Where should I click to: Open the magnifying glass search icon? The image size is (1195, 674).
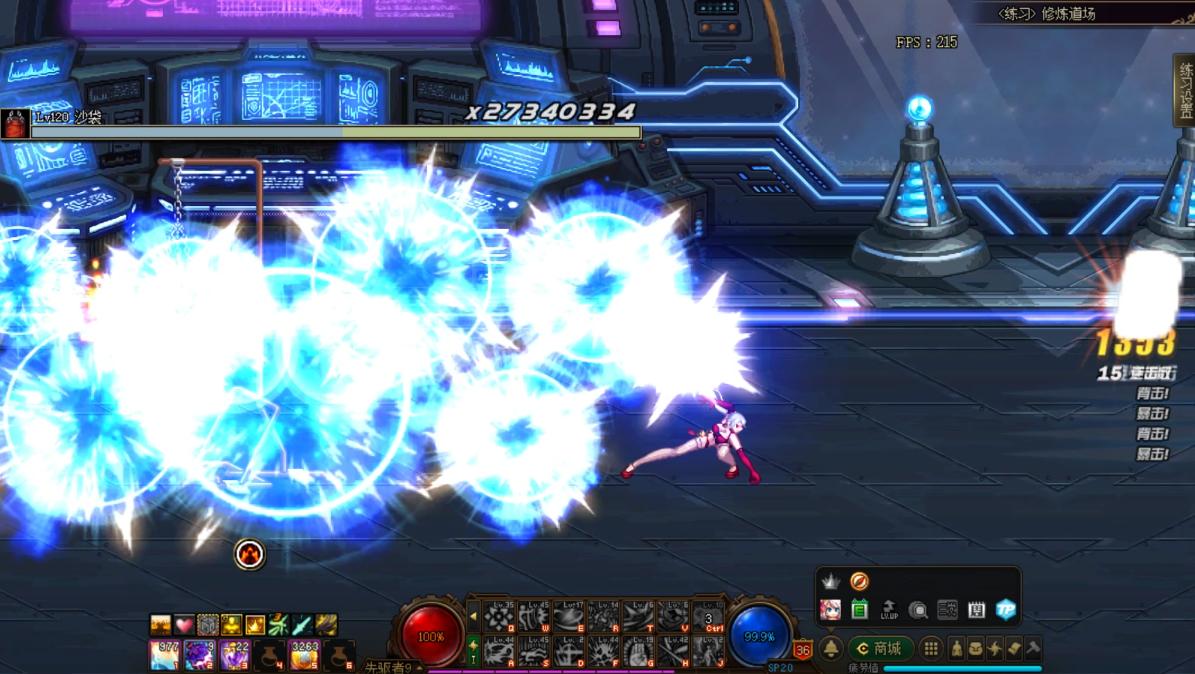(x=917, y=609)
